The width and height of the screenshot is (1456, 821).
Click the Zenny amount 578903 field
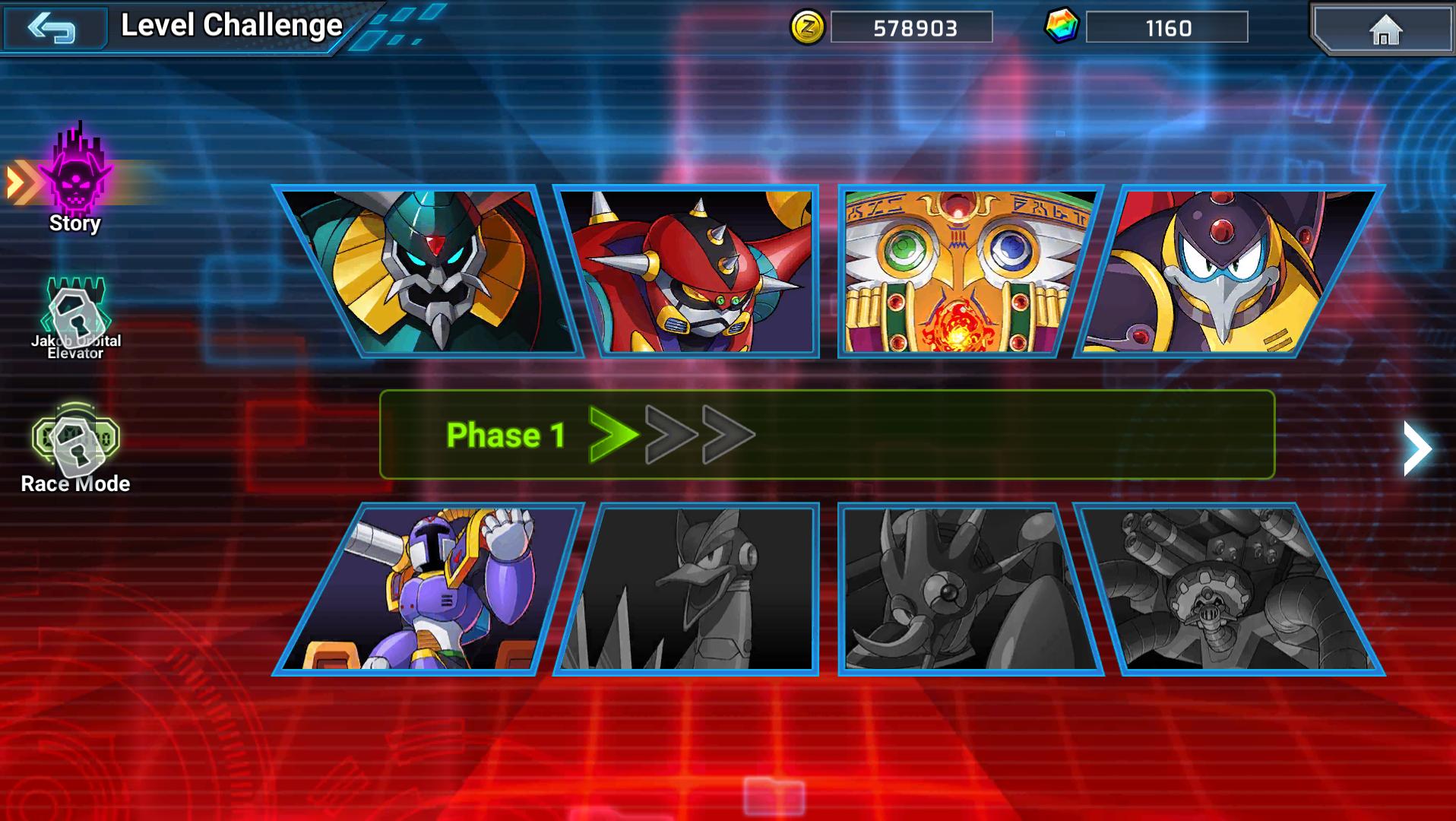coord(912,27)
